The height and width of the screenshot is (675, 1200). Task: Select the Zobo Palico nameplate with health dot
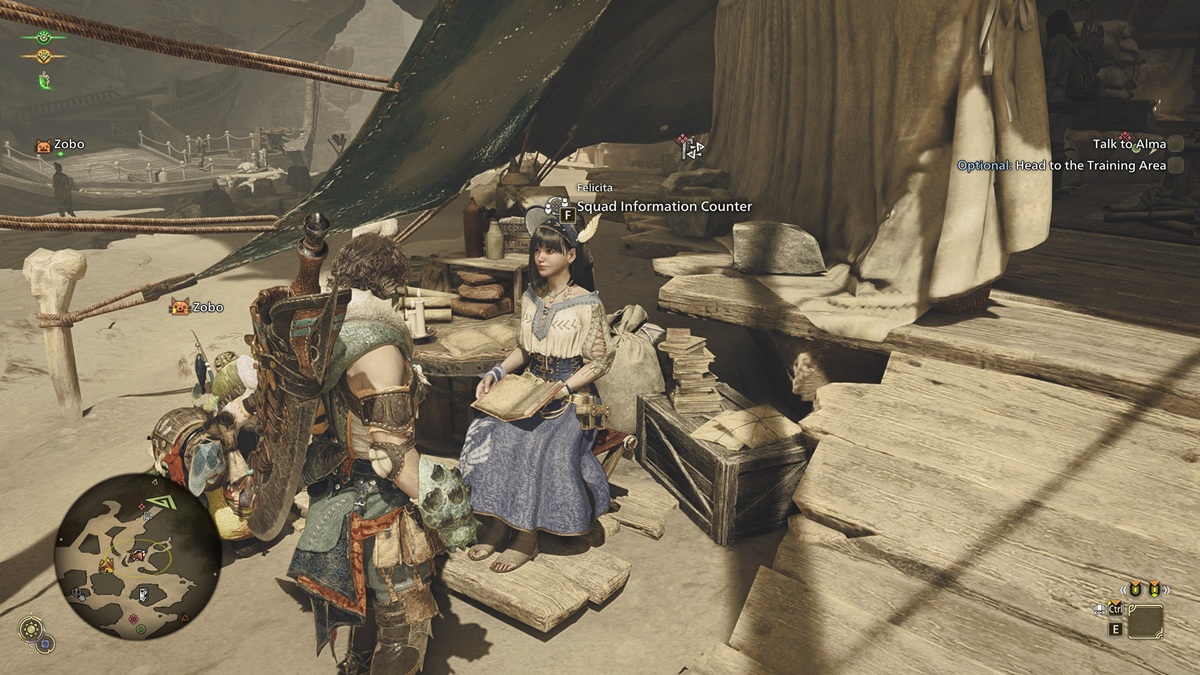coord(60,145)
